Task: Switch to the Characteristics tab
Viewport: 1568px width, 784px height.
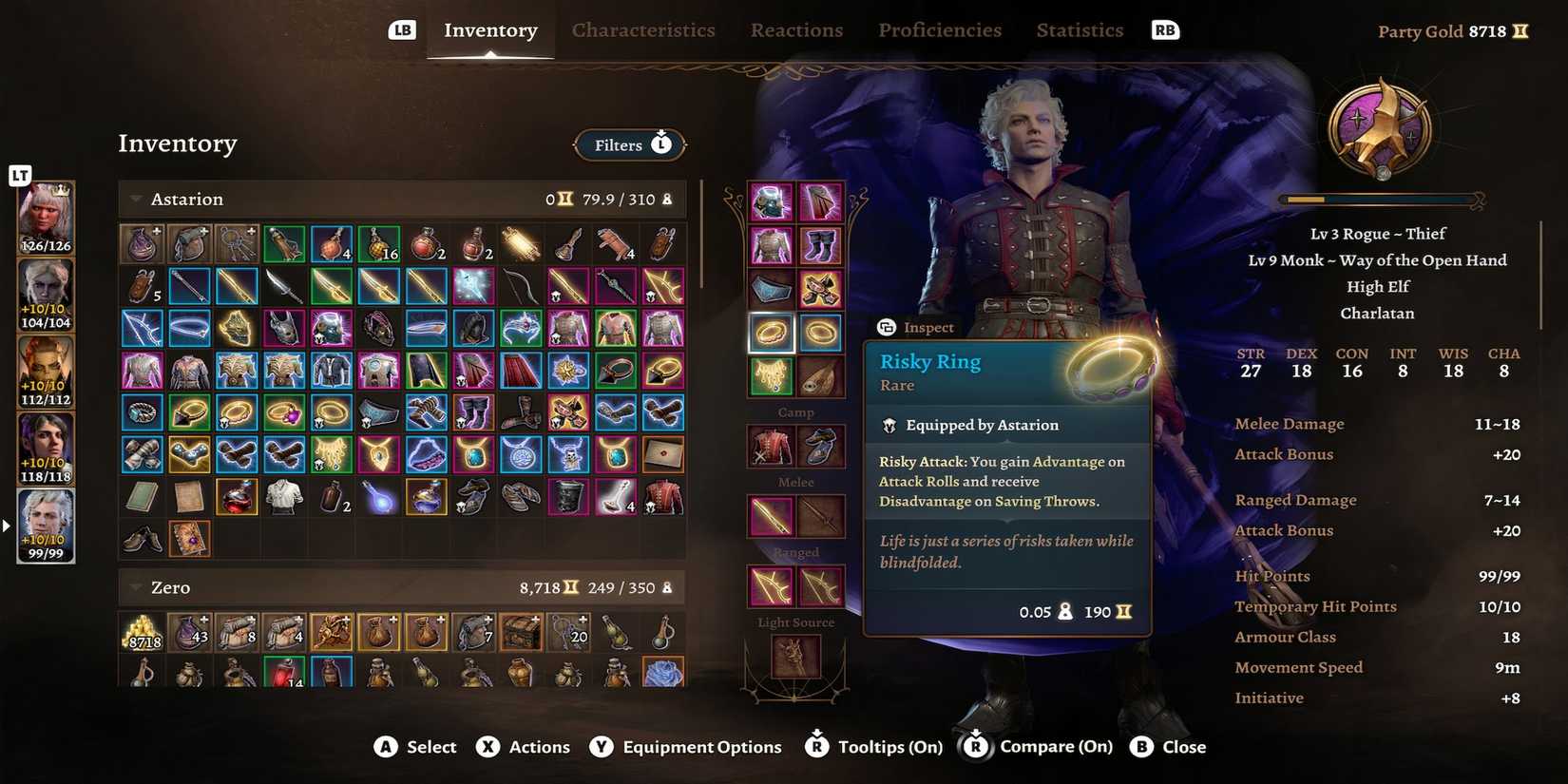Action: (643, 30)
